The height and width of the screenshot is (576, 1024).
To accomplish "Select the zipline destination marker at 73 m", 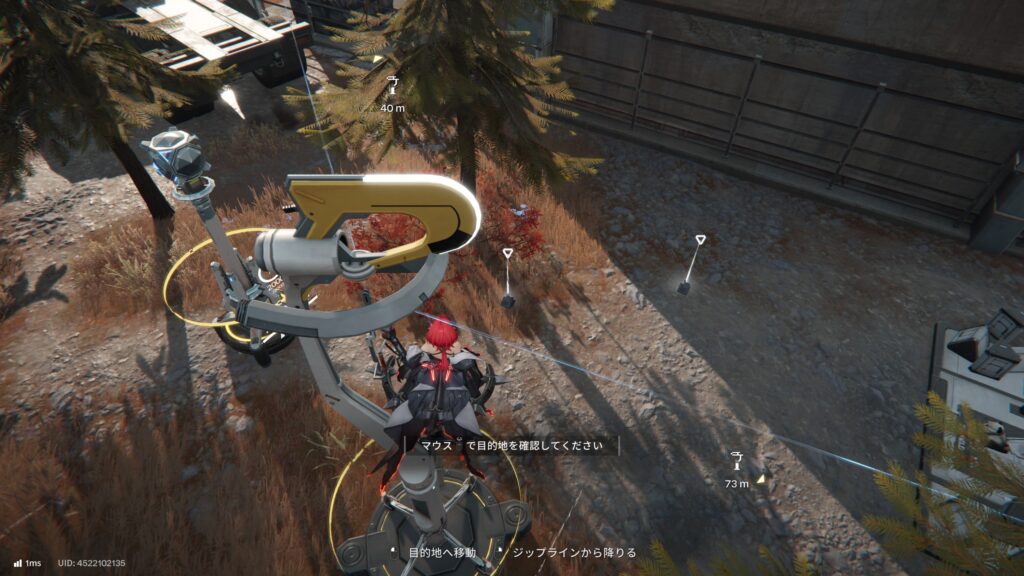I will (737, 462).
